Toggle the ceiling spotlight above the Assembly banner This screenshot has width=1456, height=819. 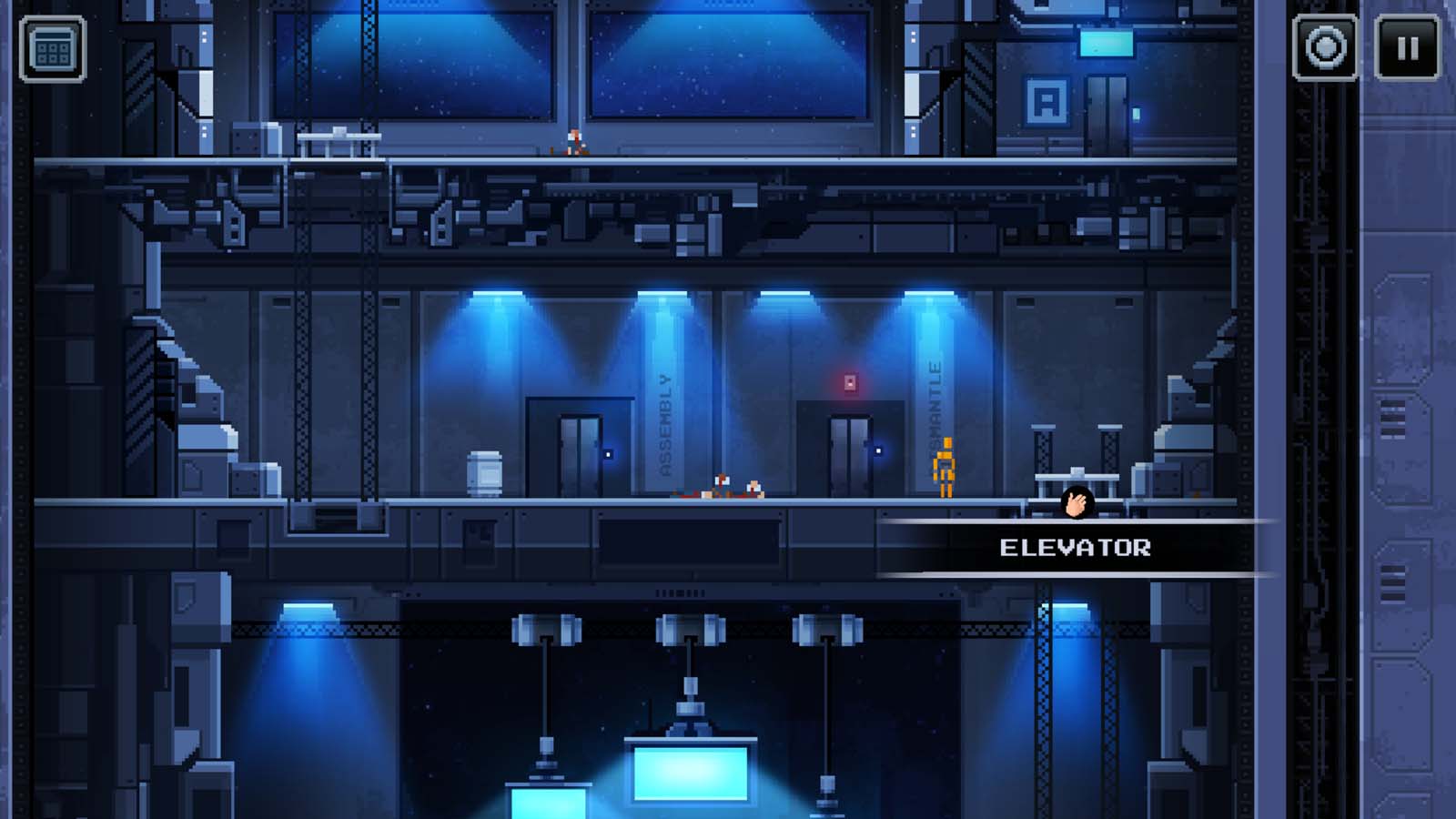point(660,293)
